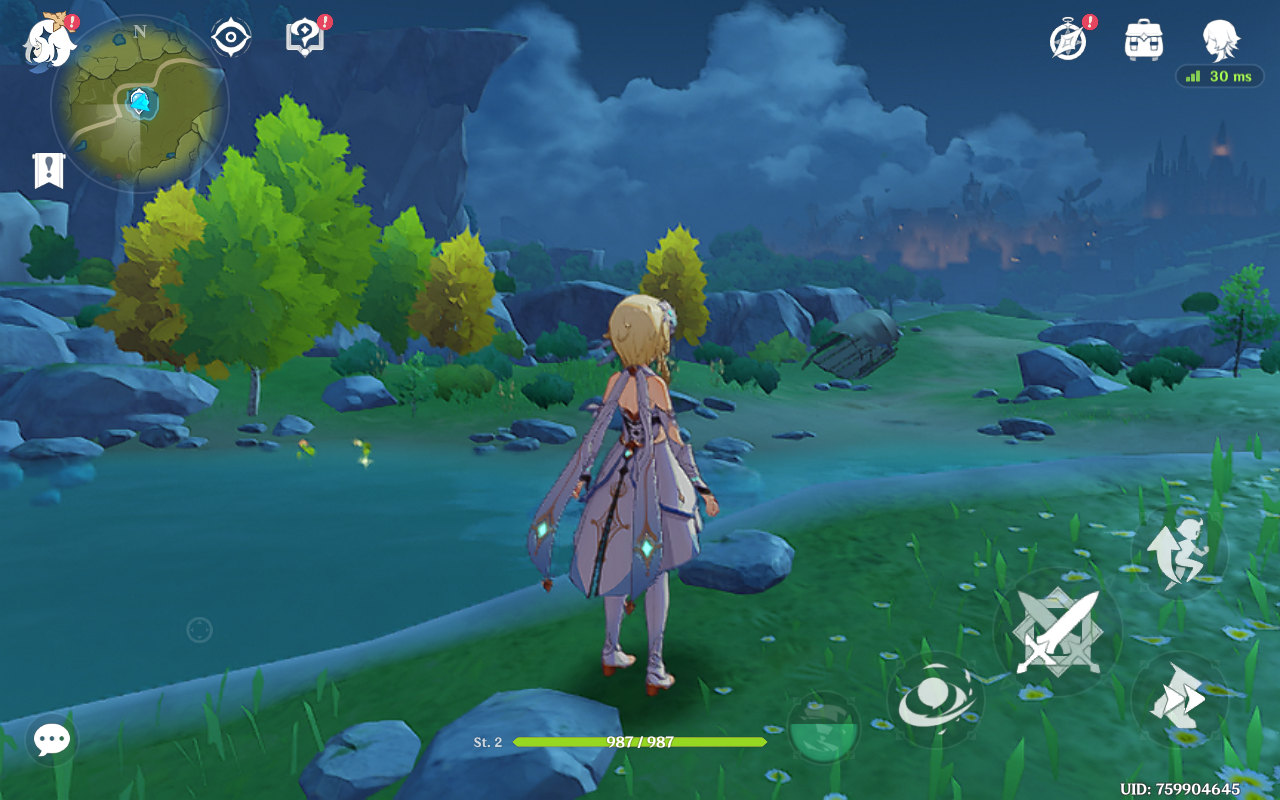The image size is (1280, 800).
Task: Open the Adventurer Handbook compass icon
Action: point(1068,41)
